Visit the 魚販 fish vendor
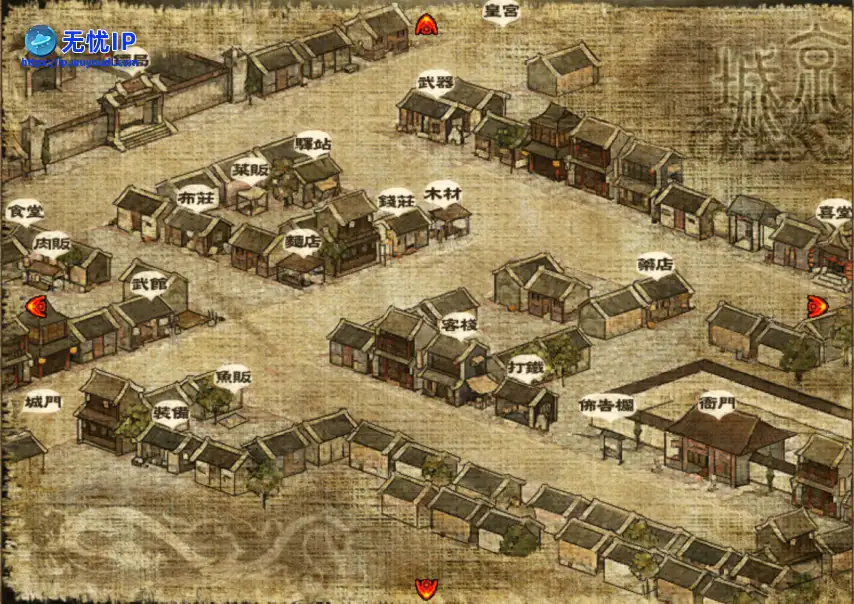The image size is (854, 604). point(233,375)
